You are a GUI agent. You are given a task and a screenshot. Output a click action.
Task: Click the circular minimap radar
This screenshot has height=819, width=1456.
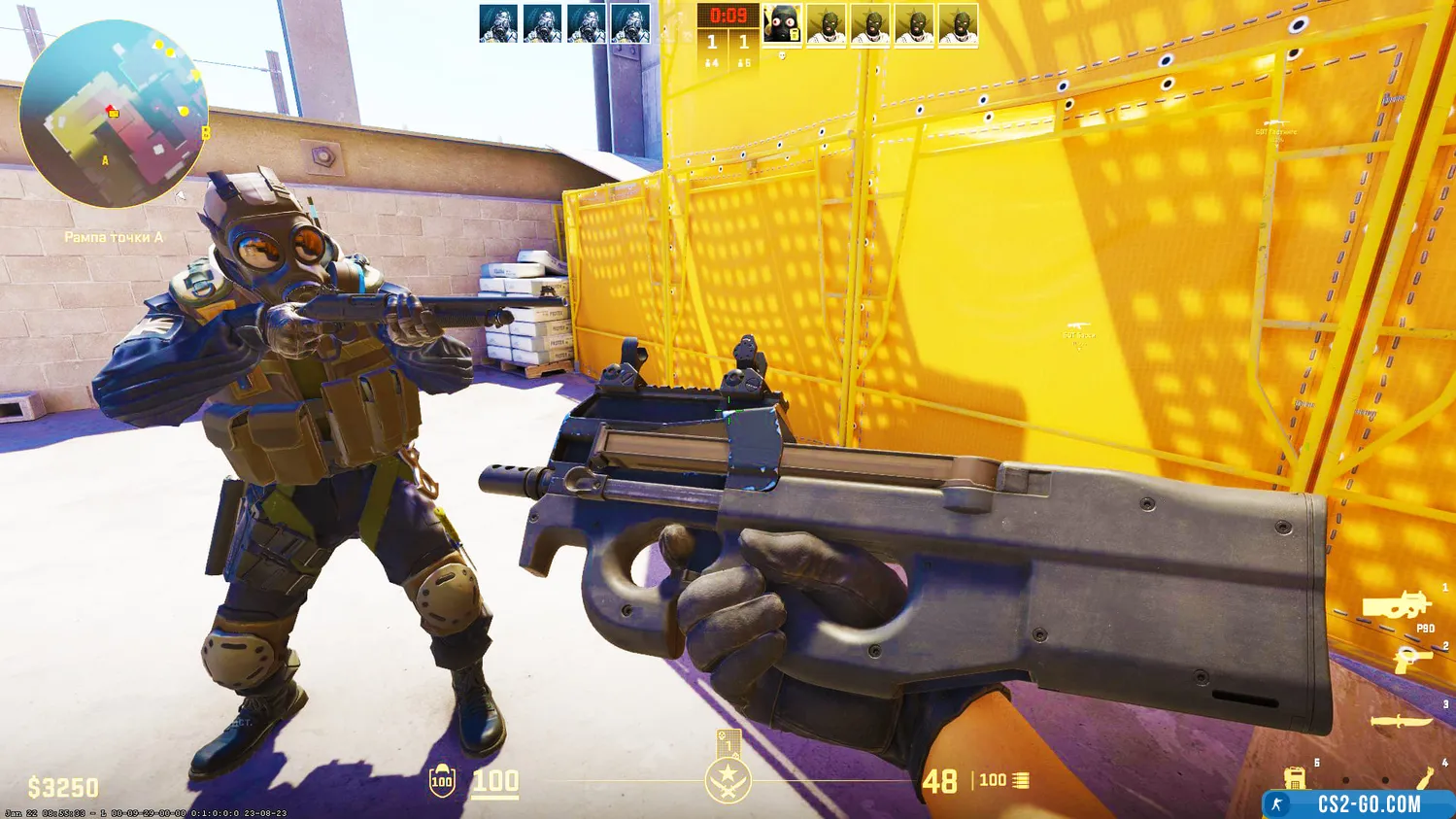(113, 114)
